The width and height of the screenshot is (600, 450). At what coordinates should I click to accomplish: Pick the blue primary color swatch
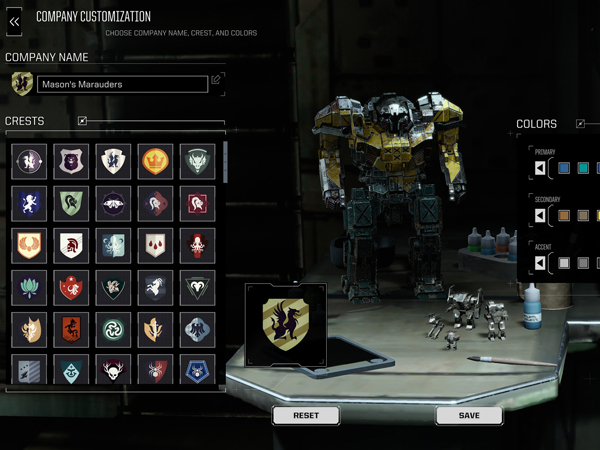[564, 168]
